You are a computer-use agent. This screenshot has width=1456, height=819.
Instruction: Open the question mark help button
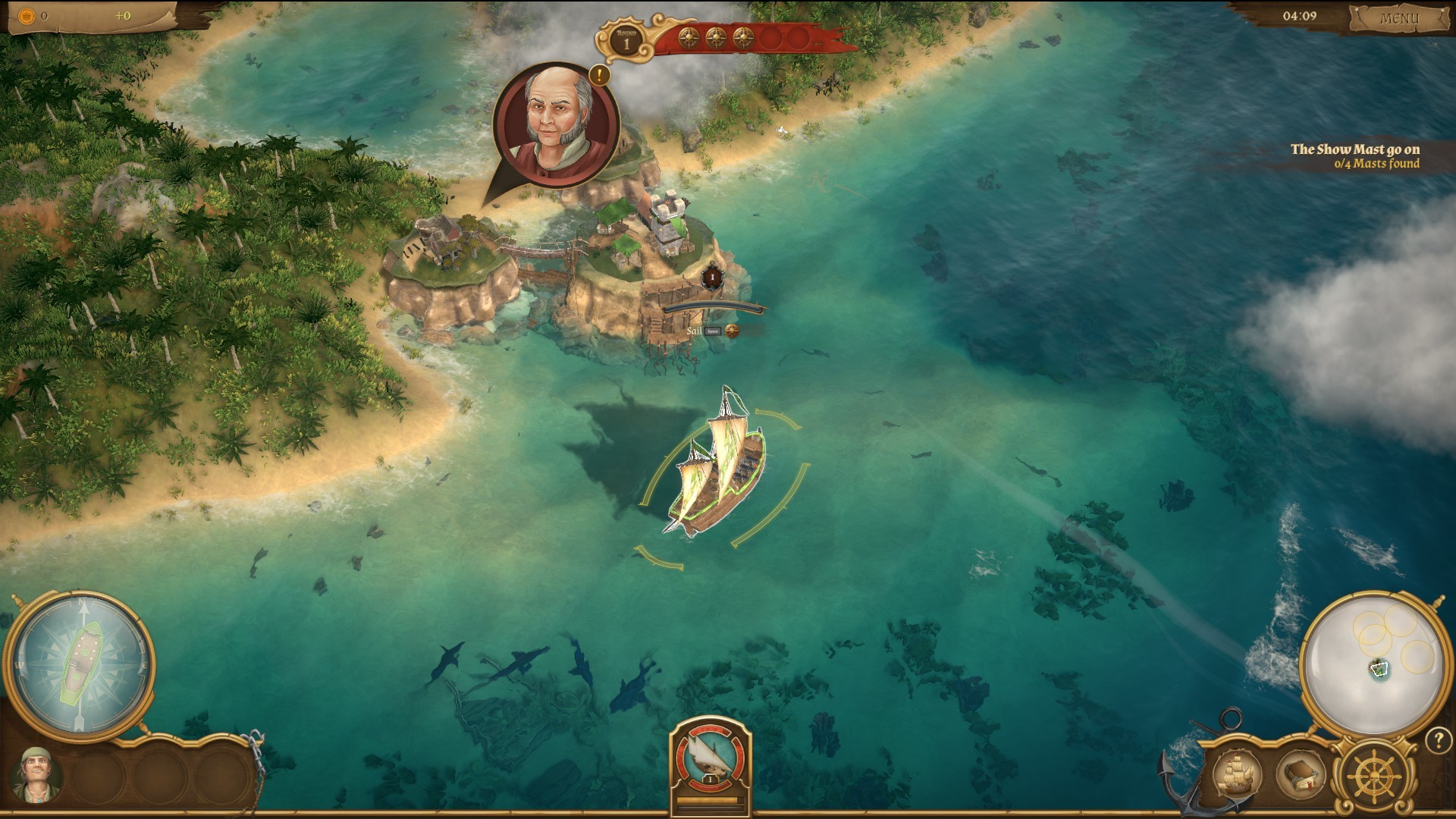pyautogui.click(x=1438, y=740)
